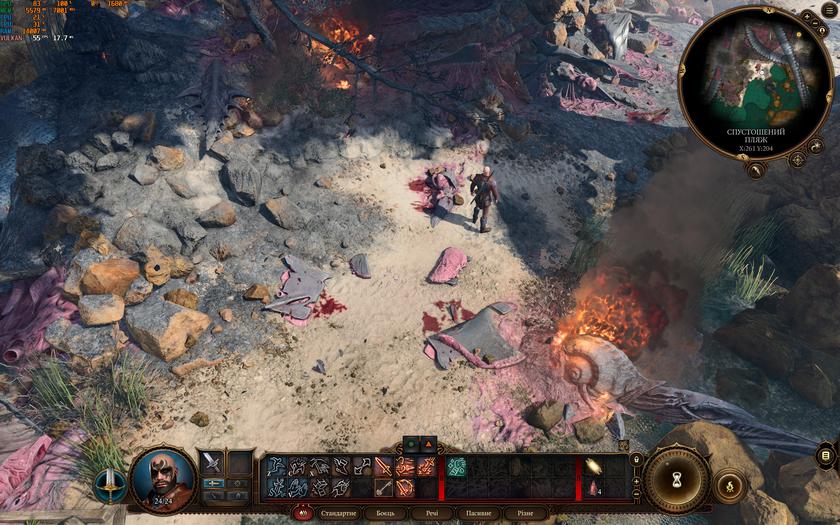Click the hourglass end turn button
The height and width of the screenshot is (525, 840).
tap(676, 481)
